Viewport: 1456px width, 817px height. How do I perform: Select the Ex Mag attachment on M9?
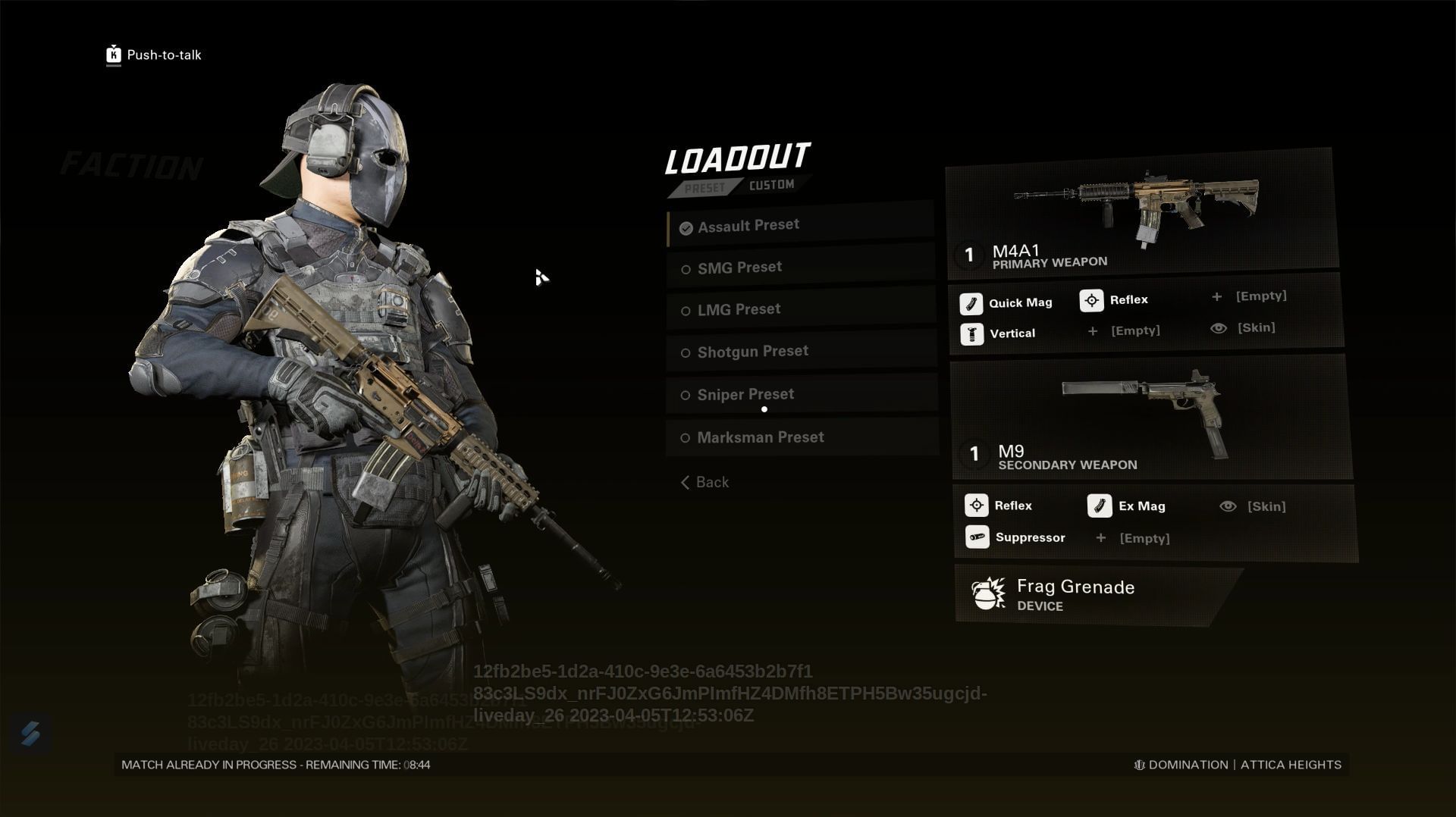[x=1100, y=506]
